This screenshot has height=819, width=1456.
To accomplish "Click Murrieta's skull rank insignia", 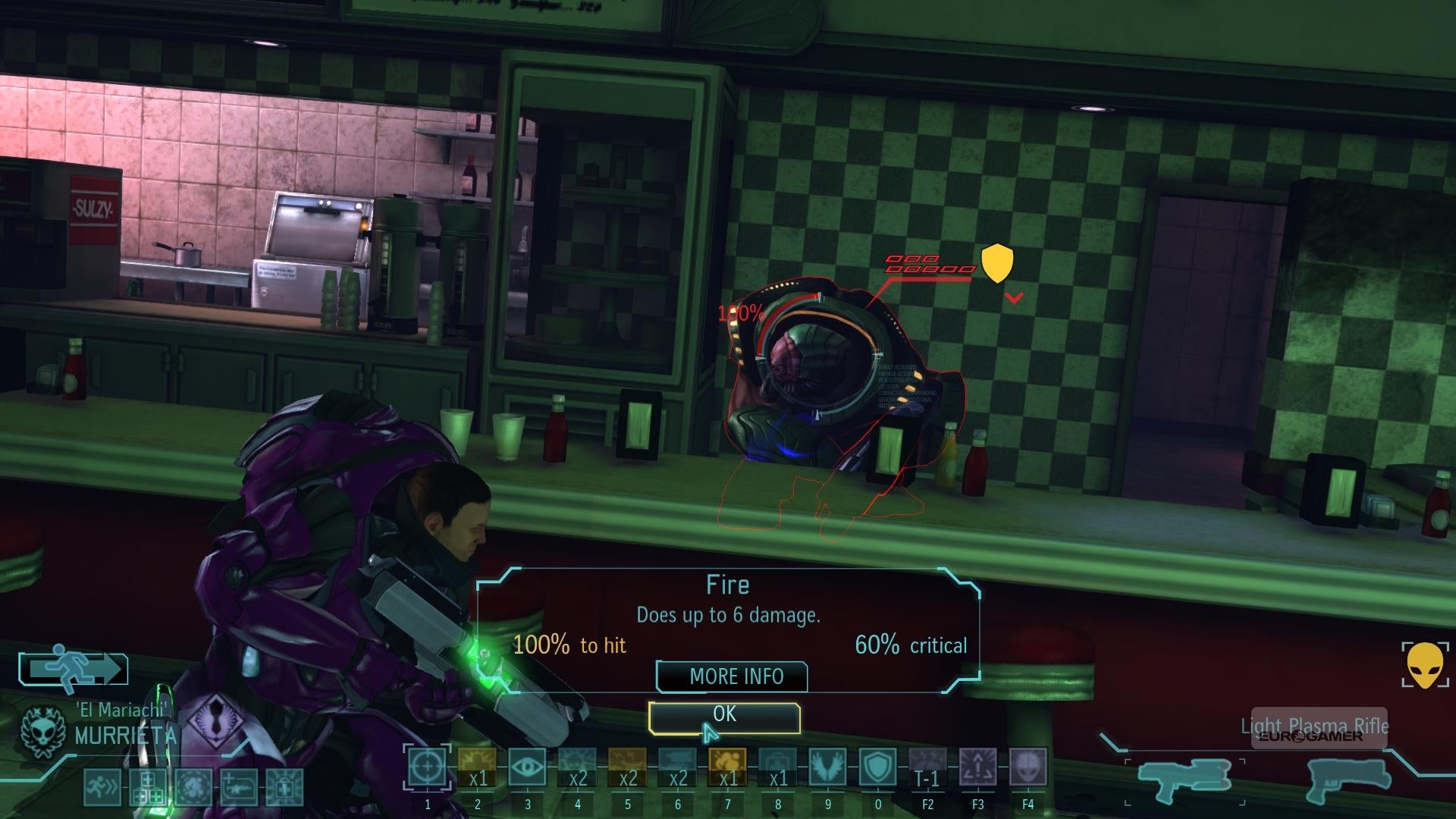I will tap(44, 731).
